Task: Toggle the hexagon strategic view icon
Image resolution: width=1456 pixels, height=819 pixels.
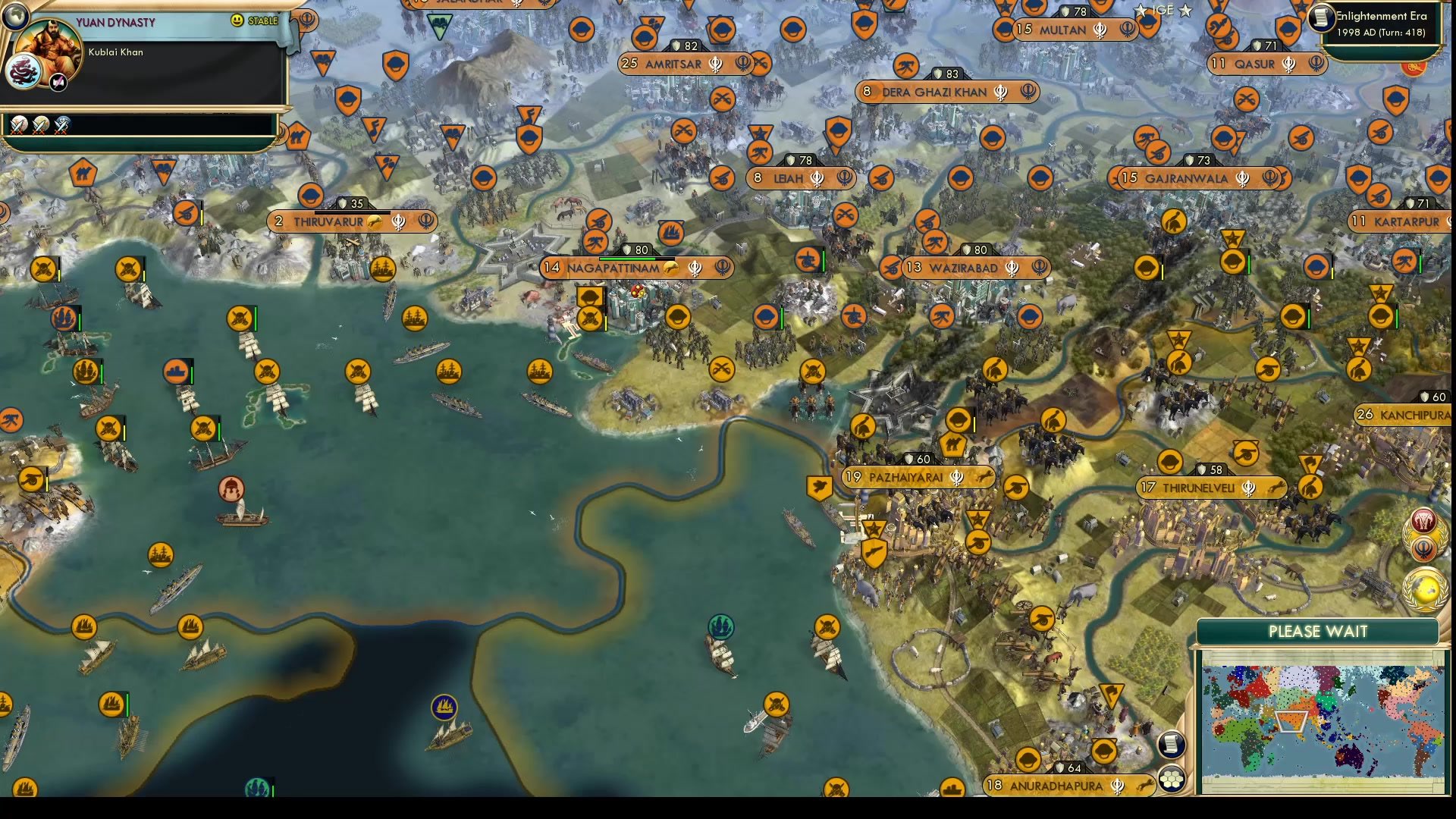Action: [x=1172, y=777]
